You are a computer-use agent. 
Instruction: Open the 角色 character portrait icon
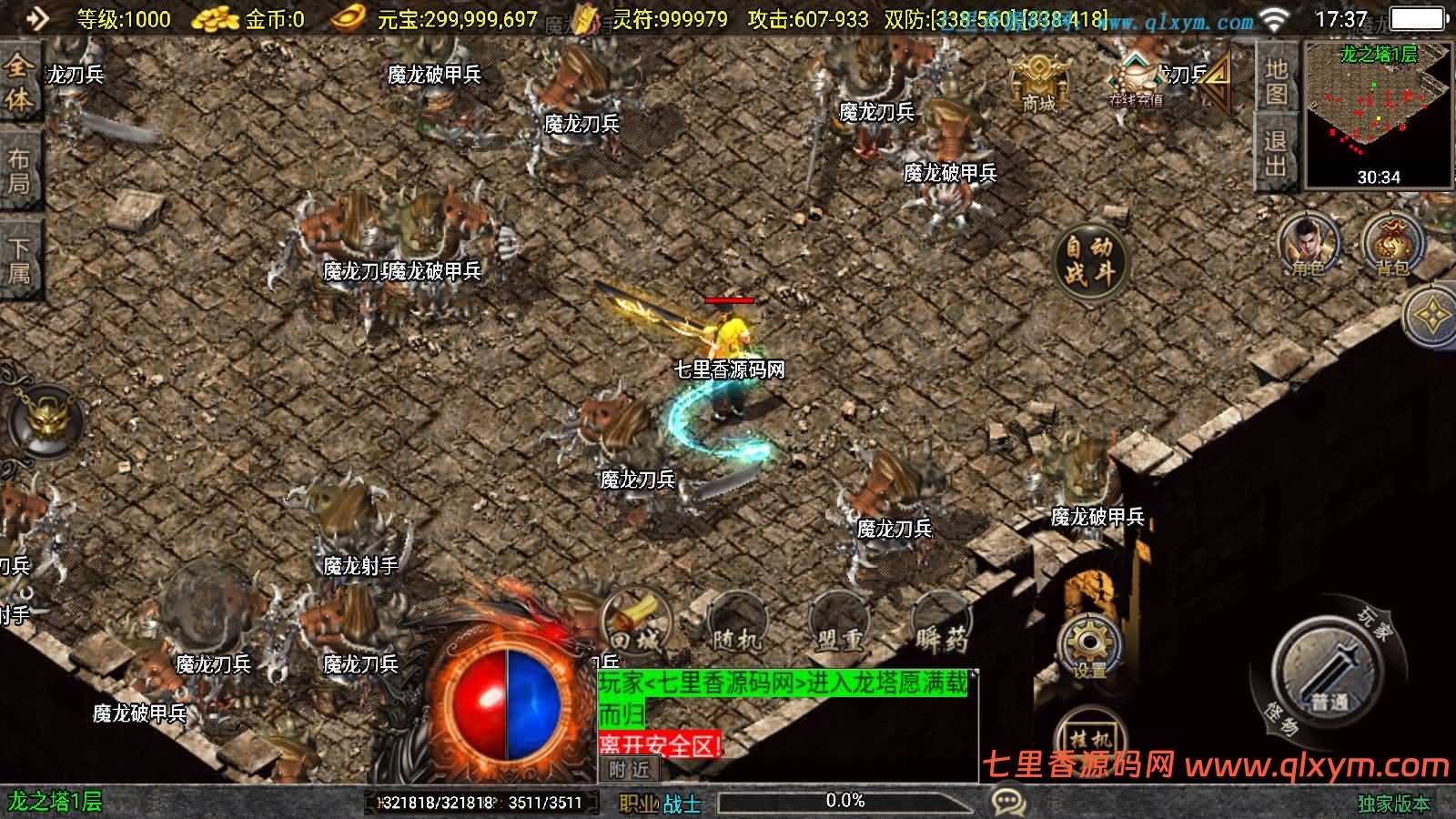pos(1307,246)
